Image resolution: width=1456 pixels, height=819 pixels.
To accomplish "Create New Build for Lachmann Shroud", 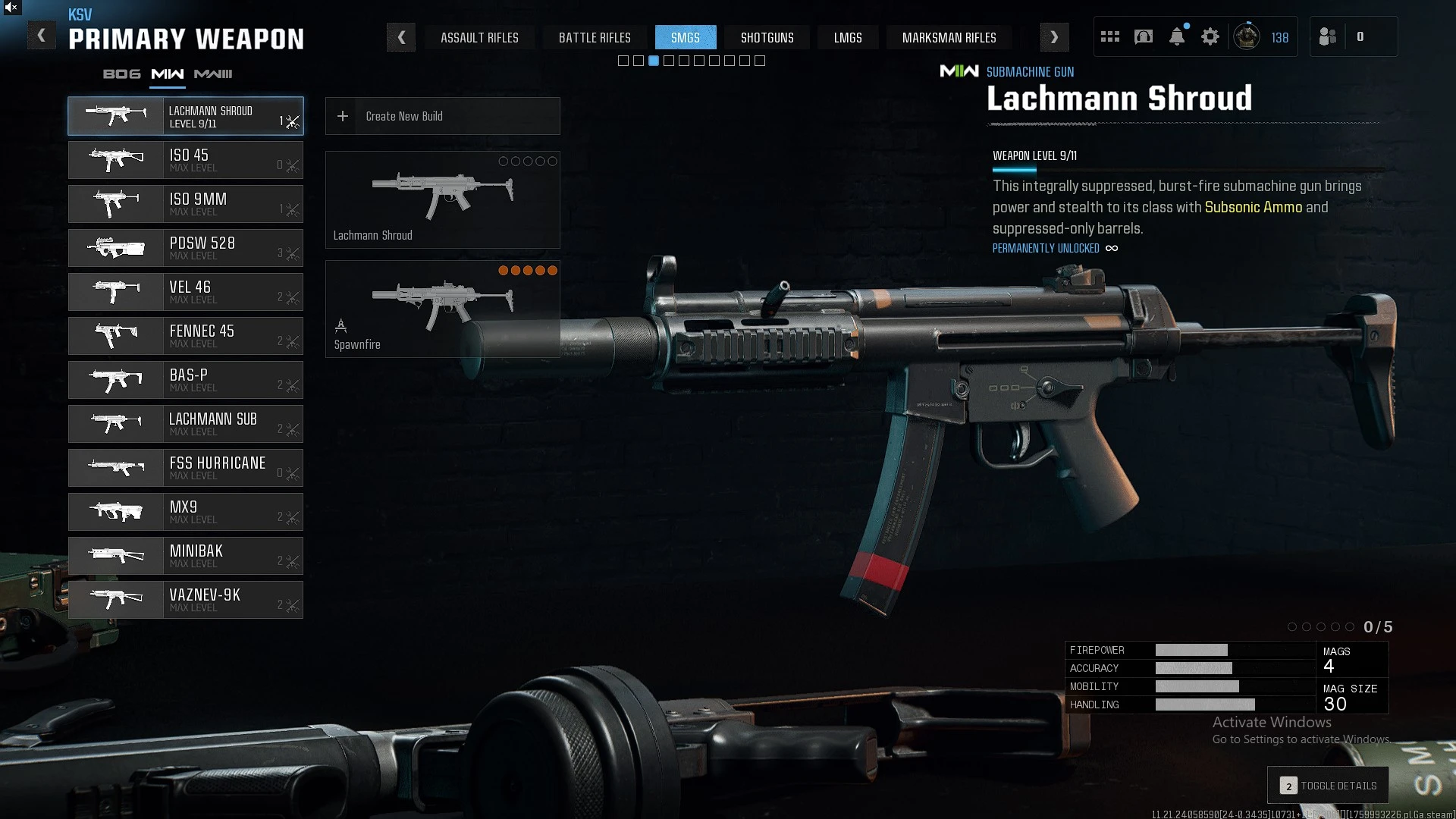I will pos(442,116).
